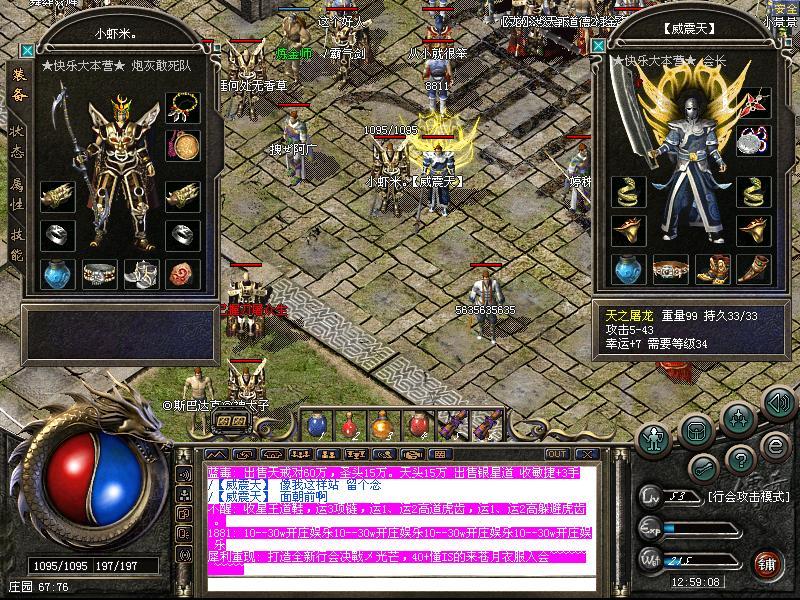Close the left character equipment panel
The height and width of the screenshot is (600, 800).
(x=27, y=50)
